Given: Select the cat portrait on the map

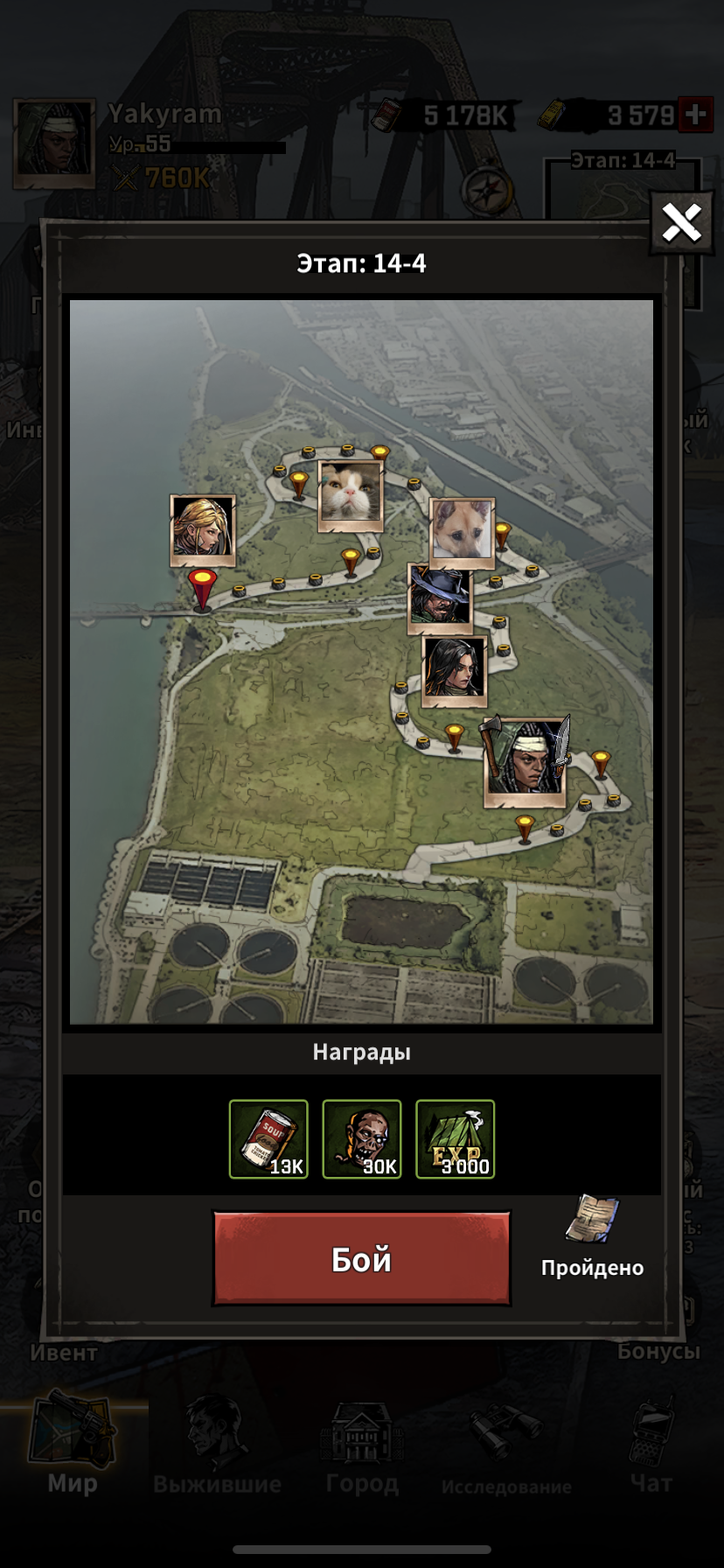Looking at the screenshot, I should click(x=350, y=496).
